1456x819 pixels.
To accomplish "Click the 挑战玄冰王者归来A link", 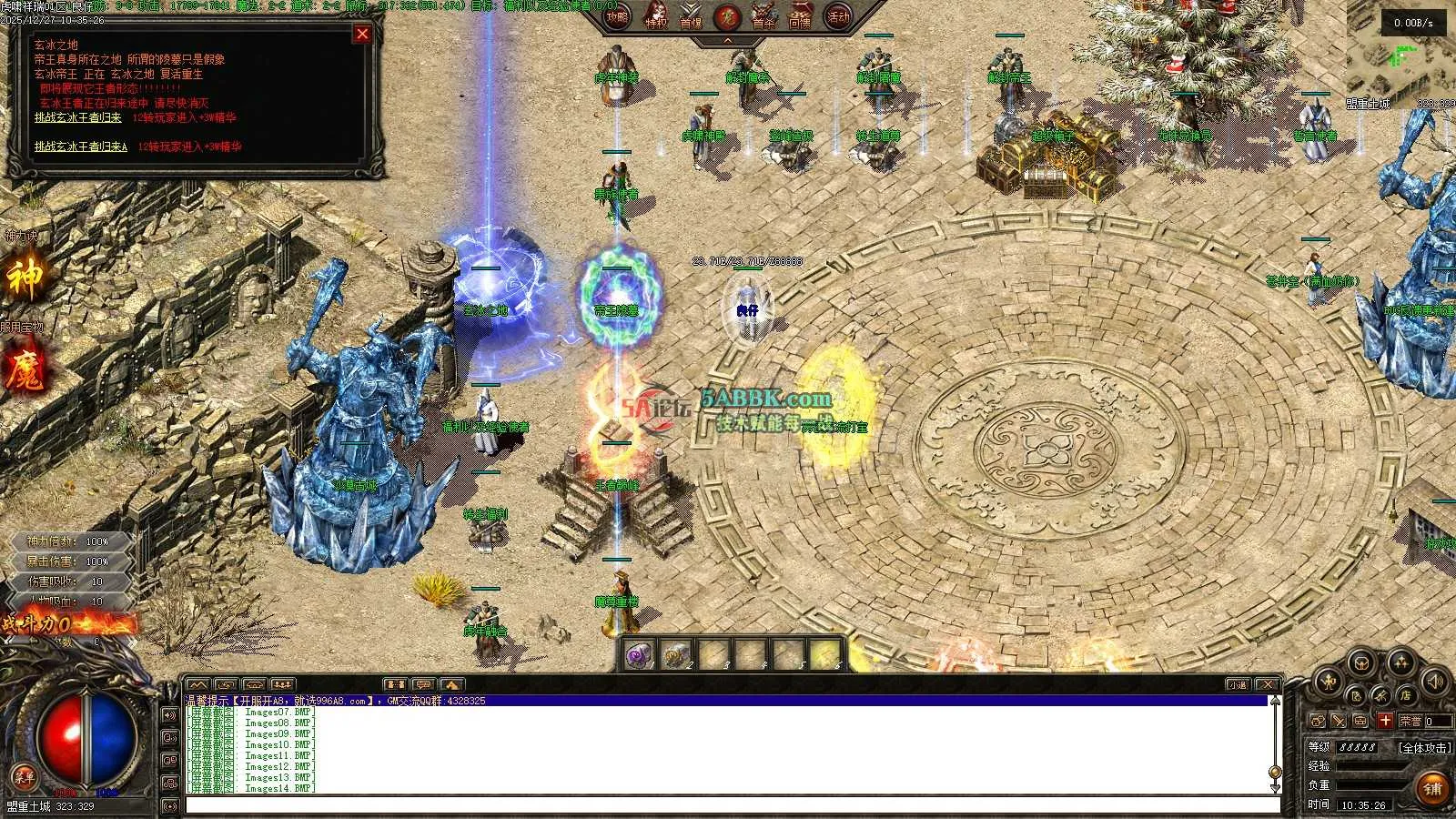I will coord(81,147).
